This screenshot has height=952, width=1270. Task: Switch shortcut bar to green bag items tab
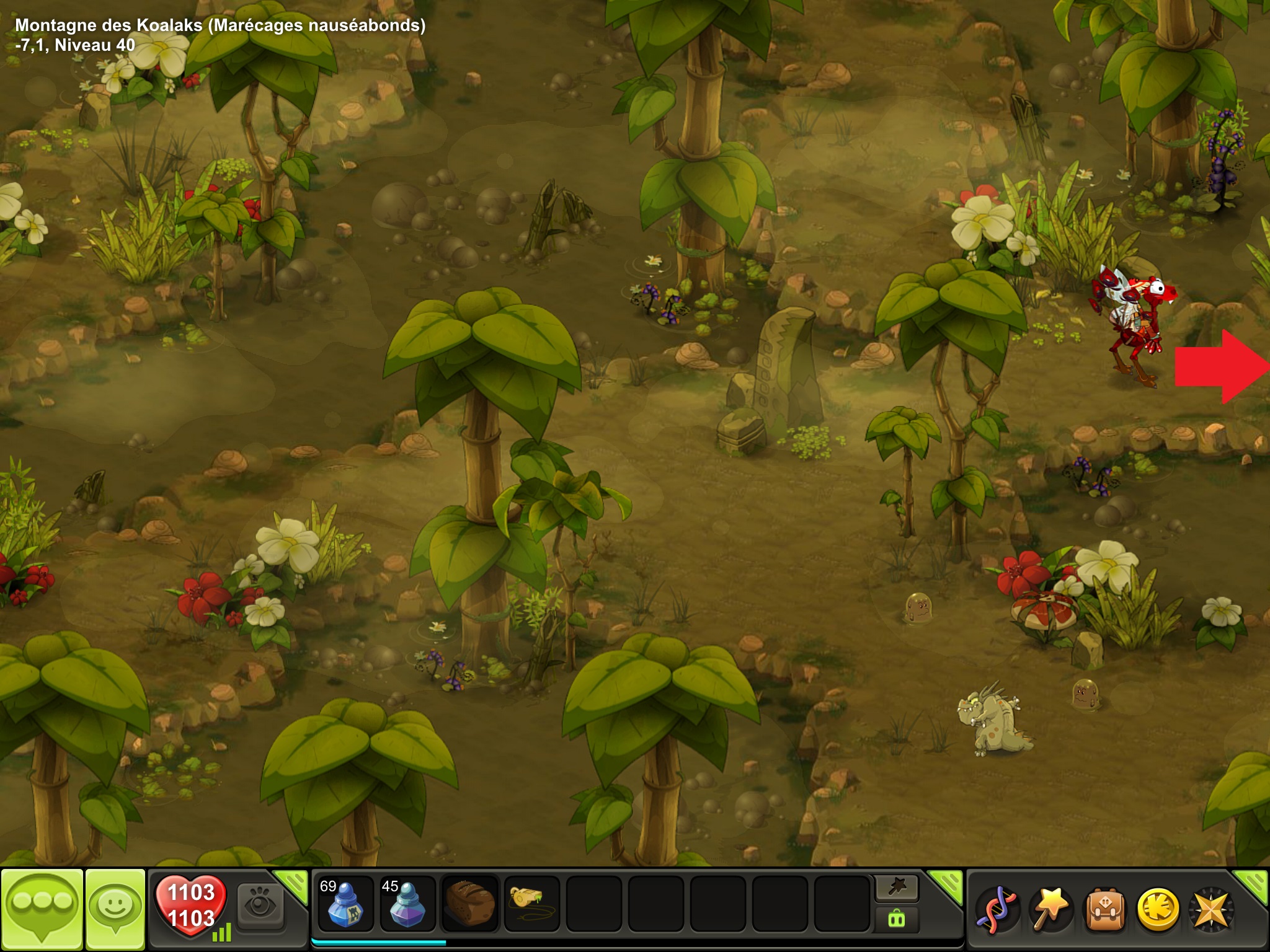point(897,919)
